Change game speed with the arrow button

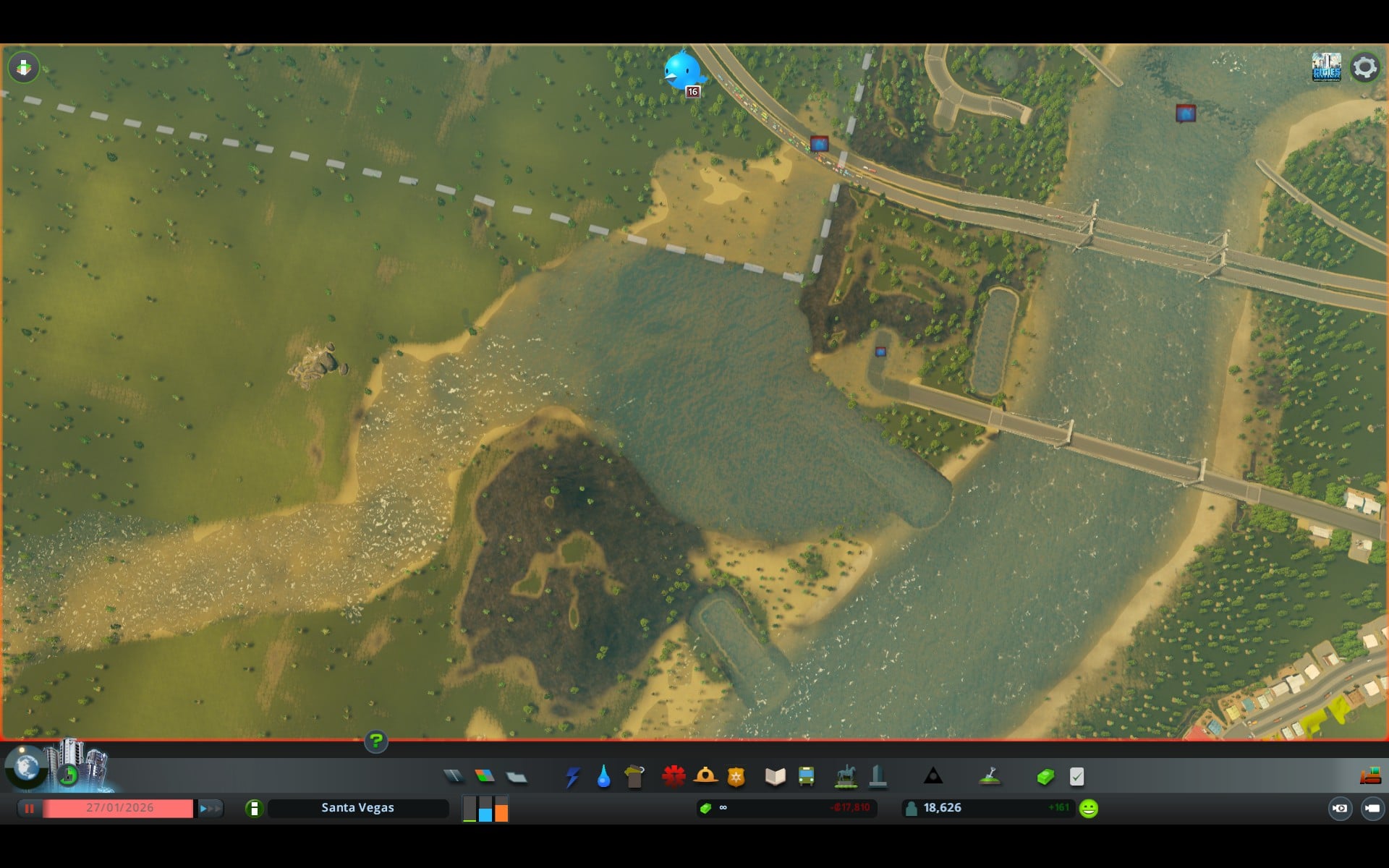click(x=209, y=808)
